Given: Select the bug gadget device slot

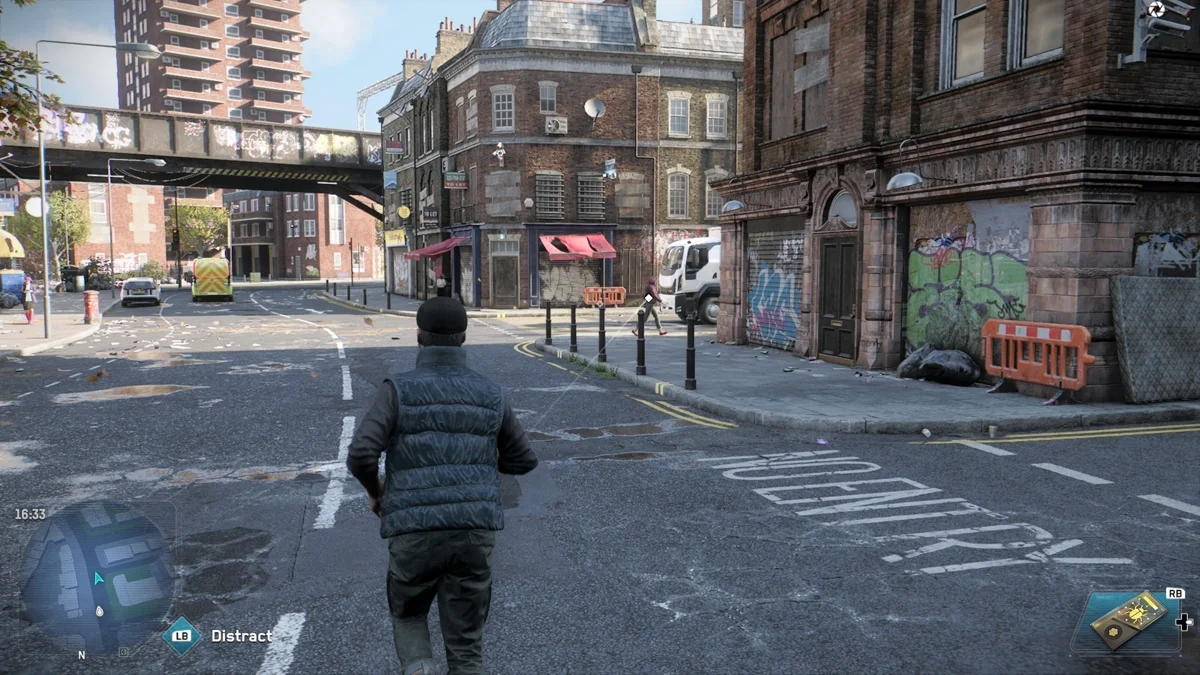Looking at the screenshot, I should [x=1127, y=620].
